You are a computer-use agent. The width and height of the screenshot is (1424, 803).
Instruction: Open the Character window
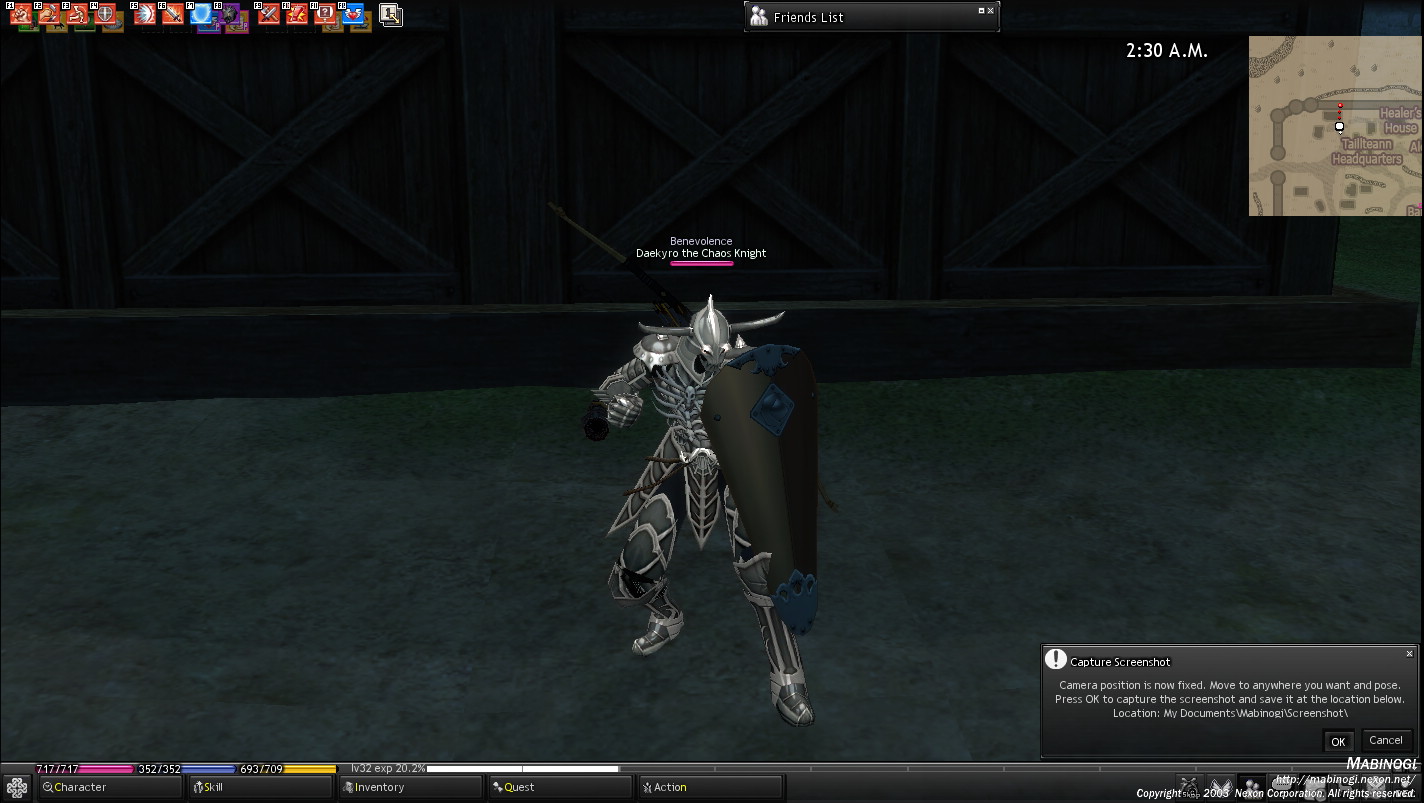point(110,787)
